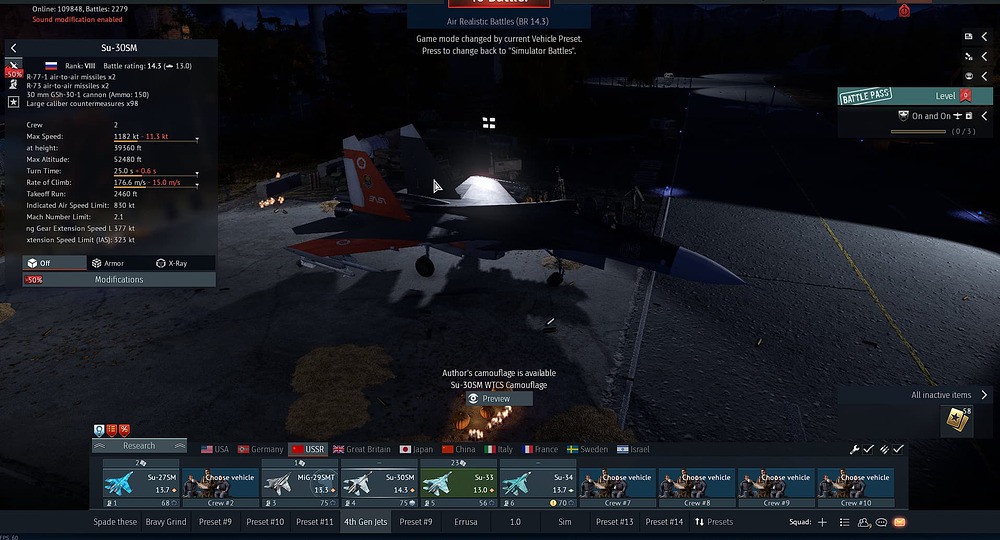Preview the Su-30SM WTCS camouflage
The width and height of the screenshot is (1000, 540).
pyautogui.click(x=490, y=398)
